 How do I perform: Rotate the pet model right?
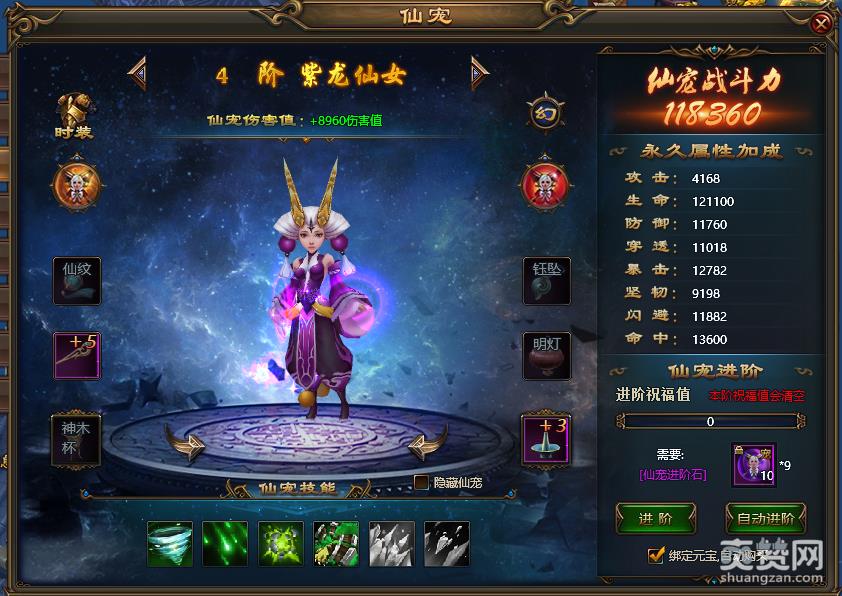[428, 441]
